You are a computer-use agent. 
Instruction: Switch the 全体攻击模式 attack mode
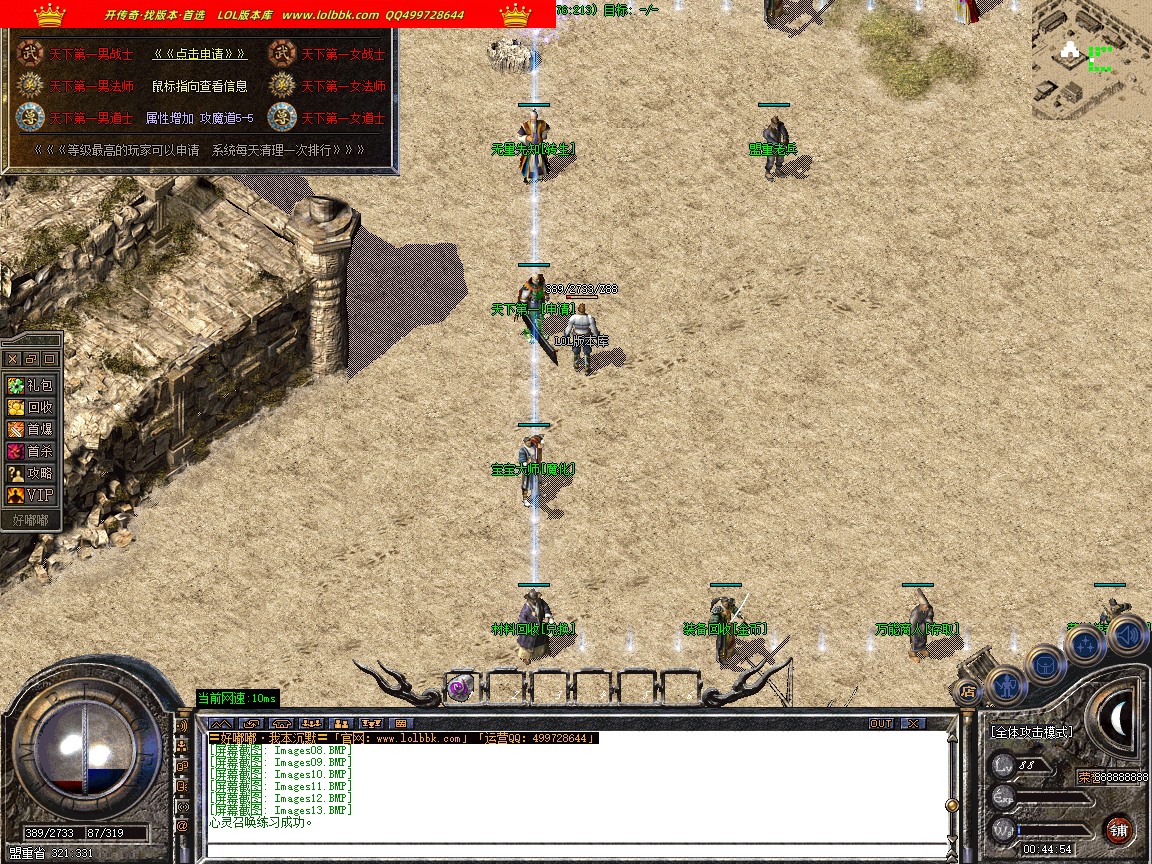tap(1031, 732)
